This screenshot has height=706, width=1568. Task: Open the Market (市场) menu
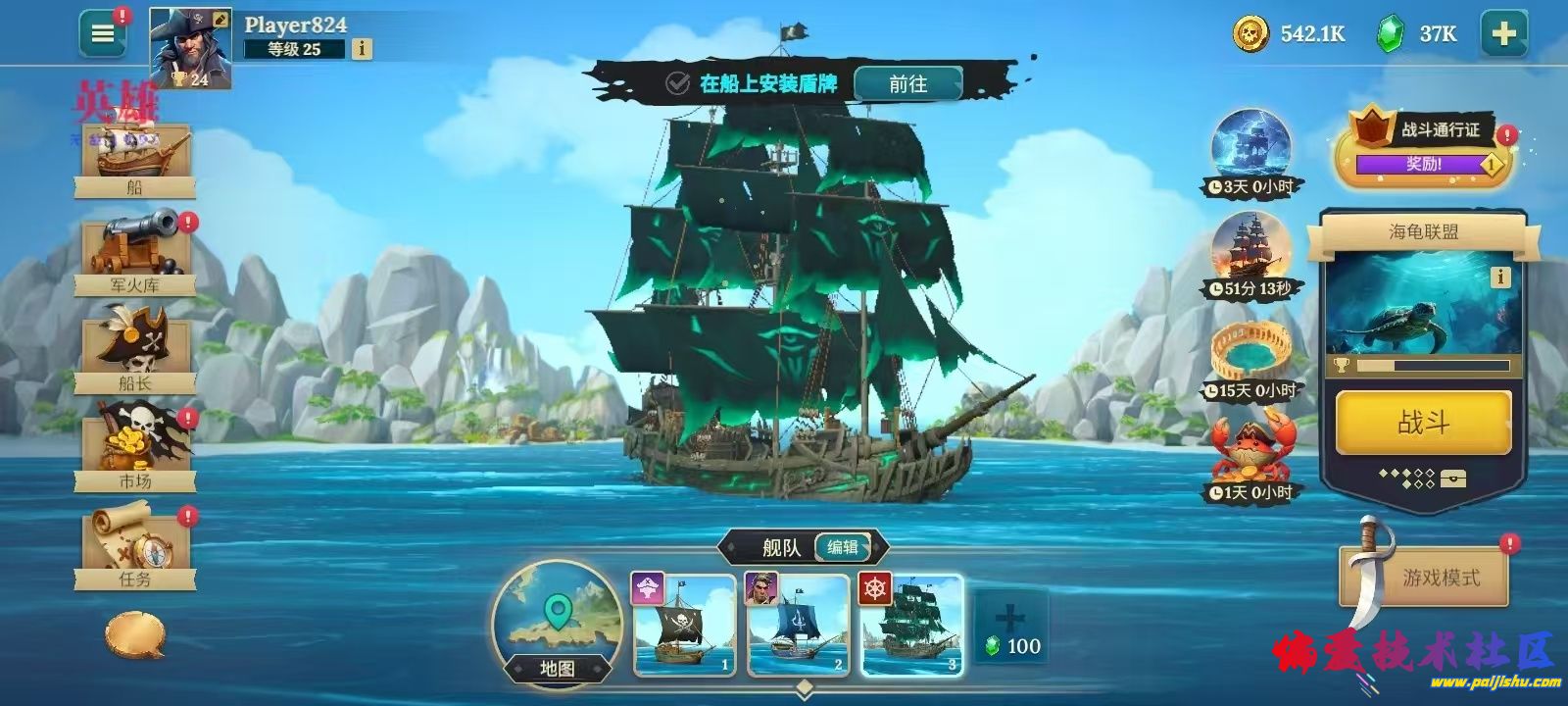point(135,449)
